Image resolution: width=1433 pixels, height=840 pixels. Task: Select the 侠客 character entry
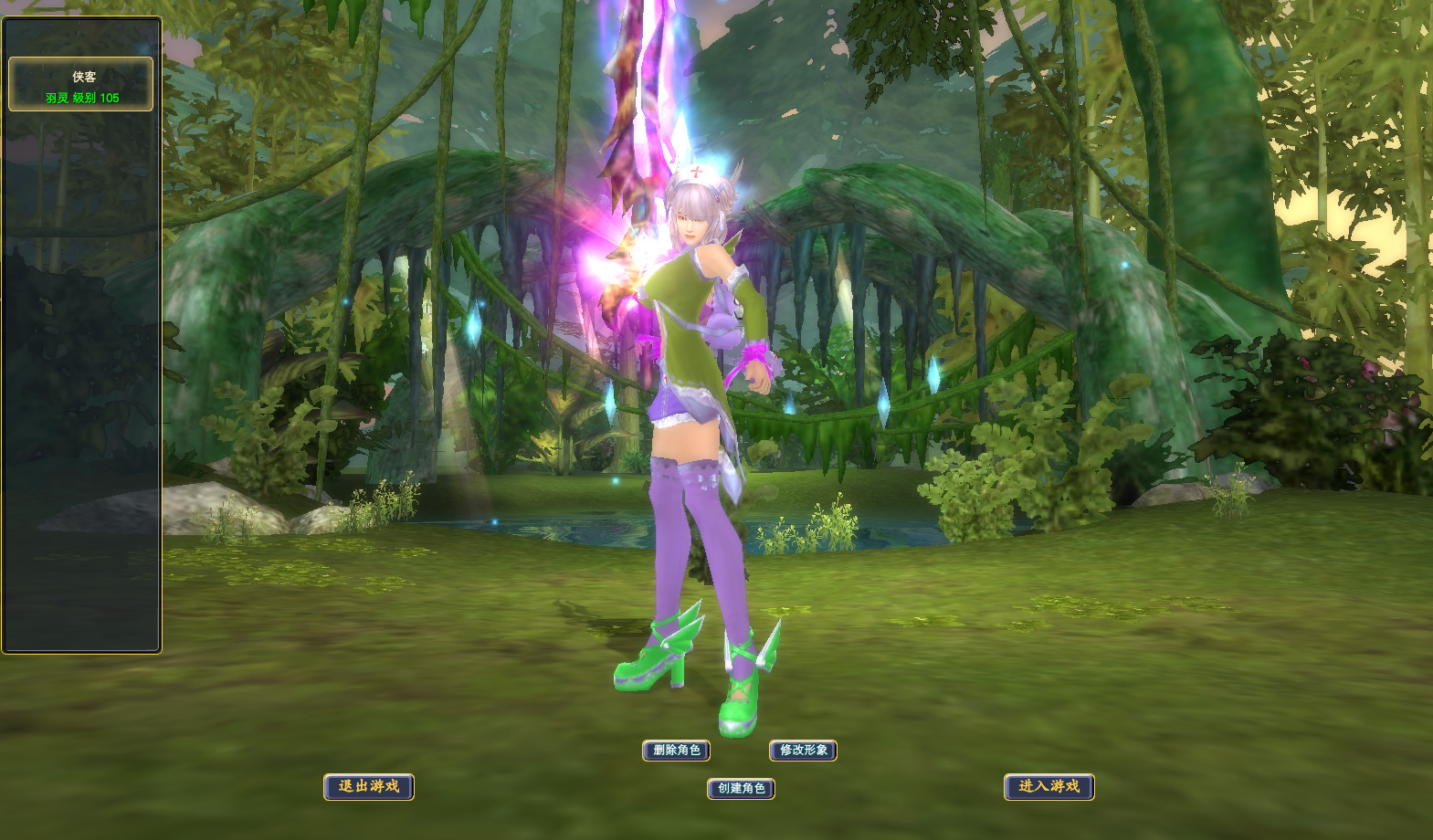80,85
